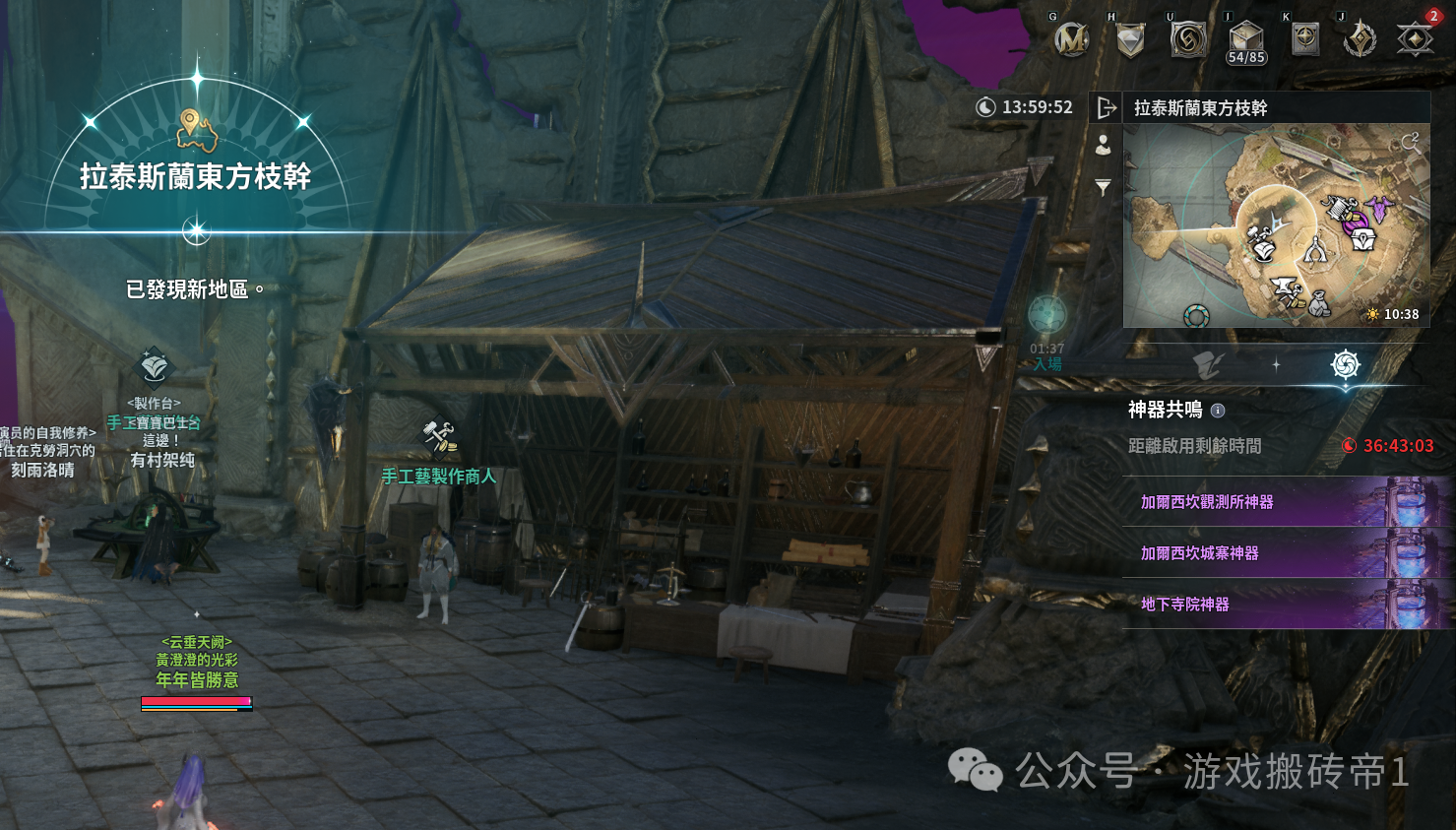
Task: Open the gold M coin shop icon
Action: click(x=1071, y=39)
